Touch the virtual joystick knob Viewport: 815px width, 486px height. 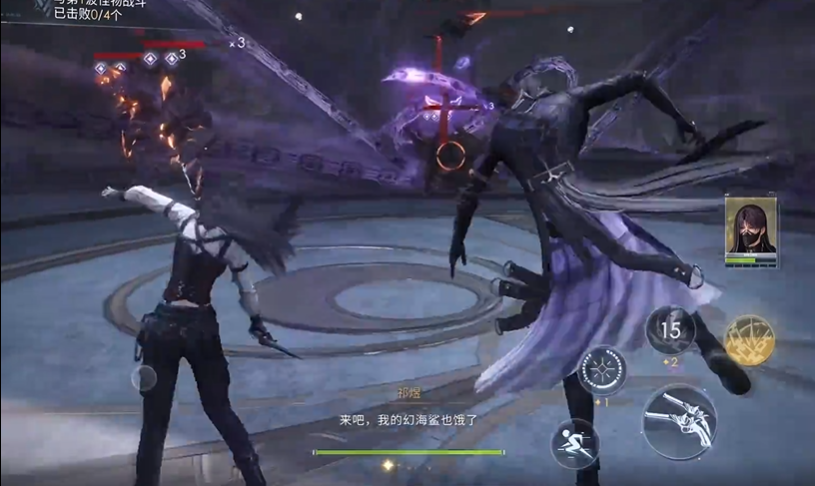click(x=144, y=377)
